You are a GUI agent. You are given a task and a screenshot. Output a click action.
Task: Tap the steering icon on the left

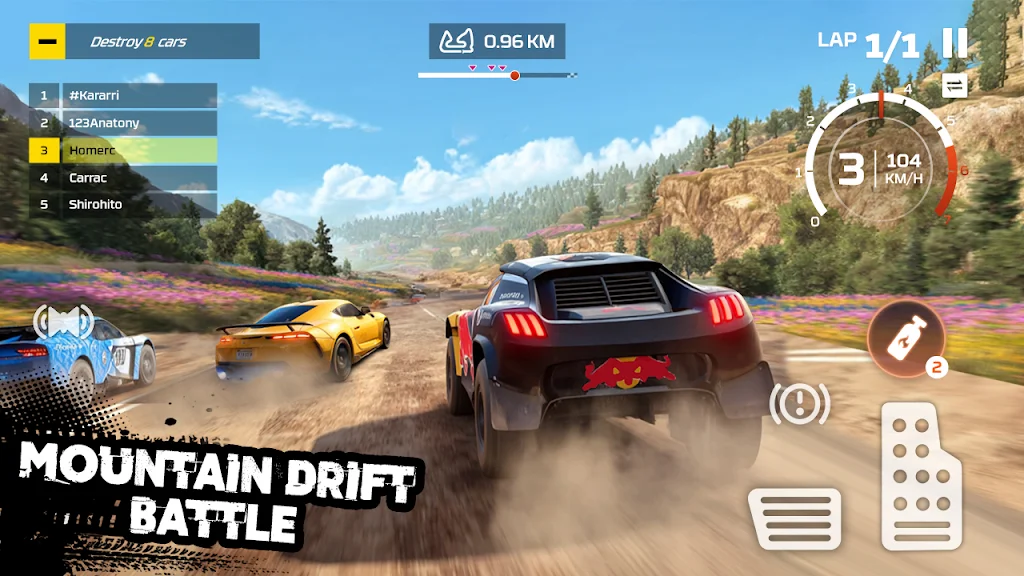pyautogui.click(x=63, y=323)
